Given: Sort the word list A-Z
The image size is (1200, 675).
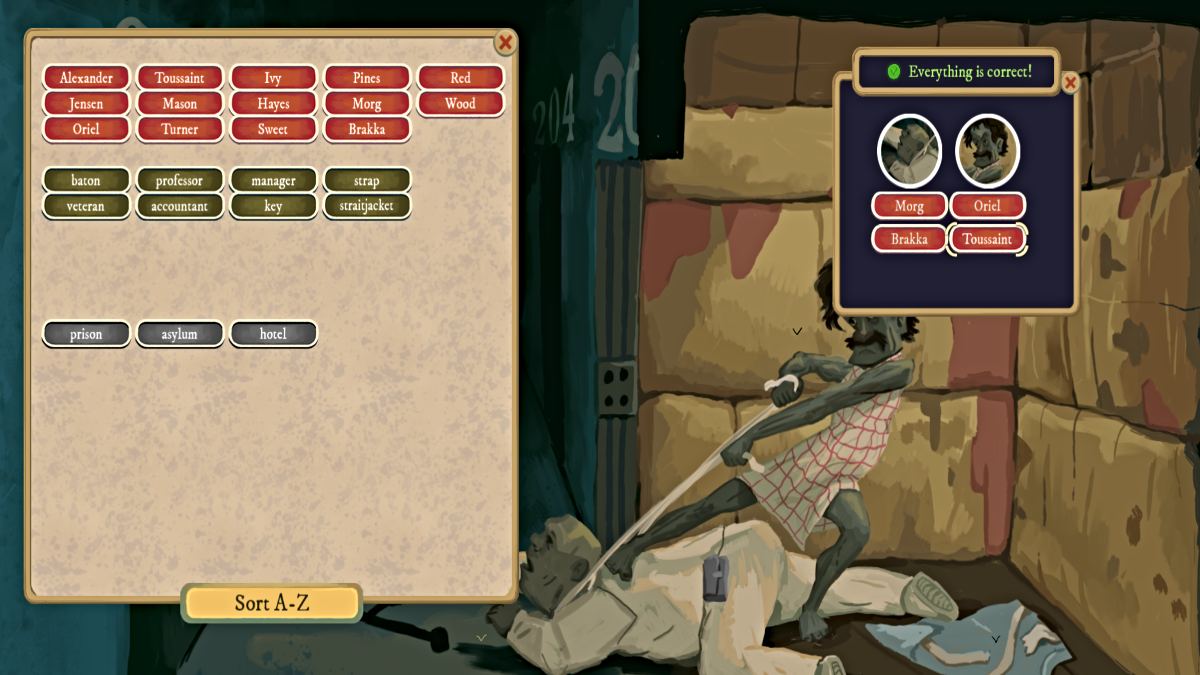Looking at the screenshot, I should point(271,603).
